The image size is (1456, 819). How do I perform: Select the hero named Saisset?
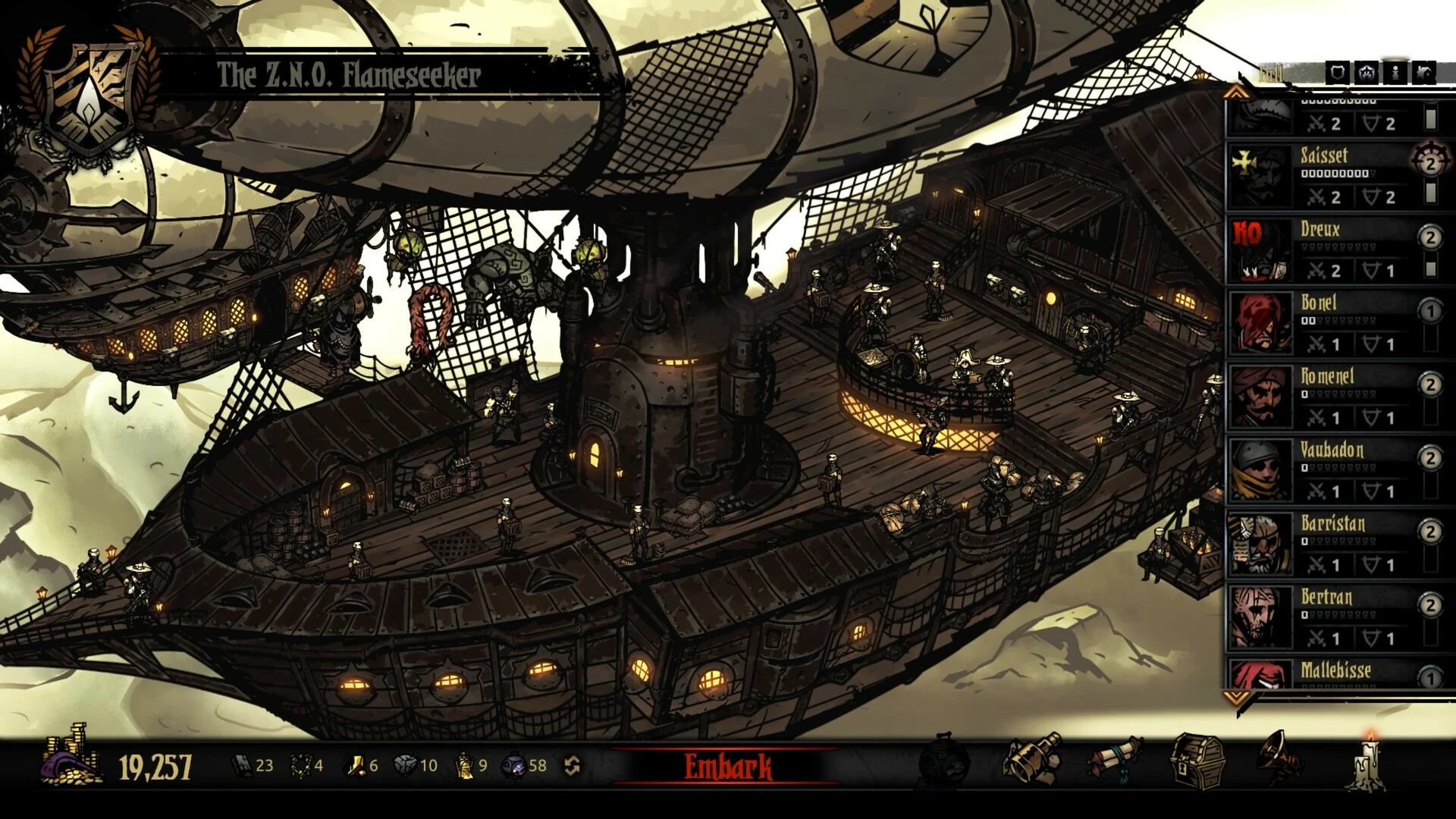click(x=1323, y=157)
